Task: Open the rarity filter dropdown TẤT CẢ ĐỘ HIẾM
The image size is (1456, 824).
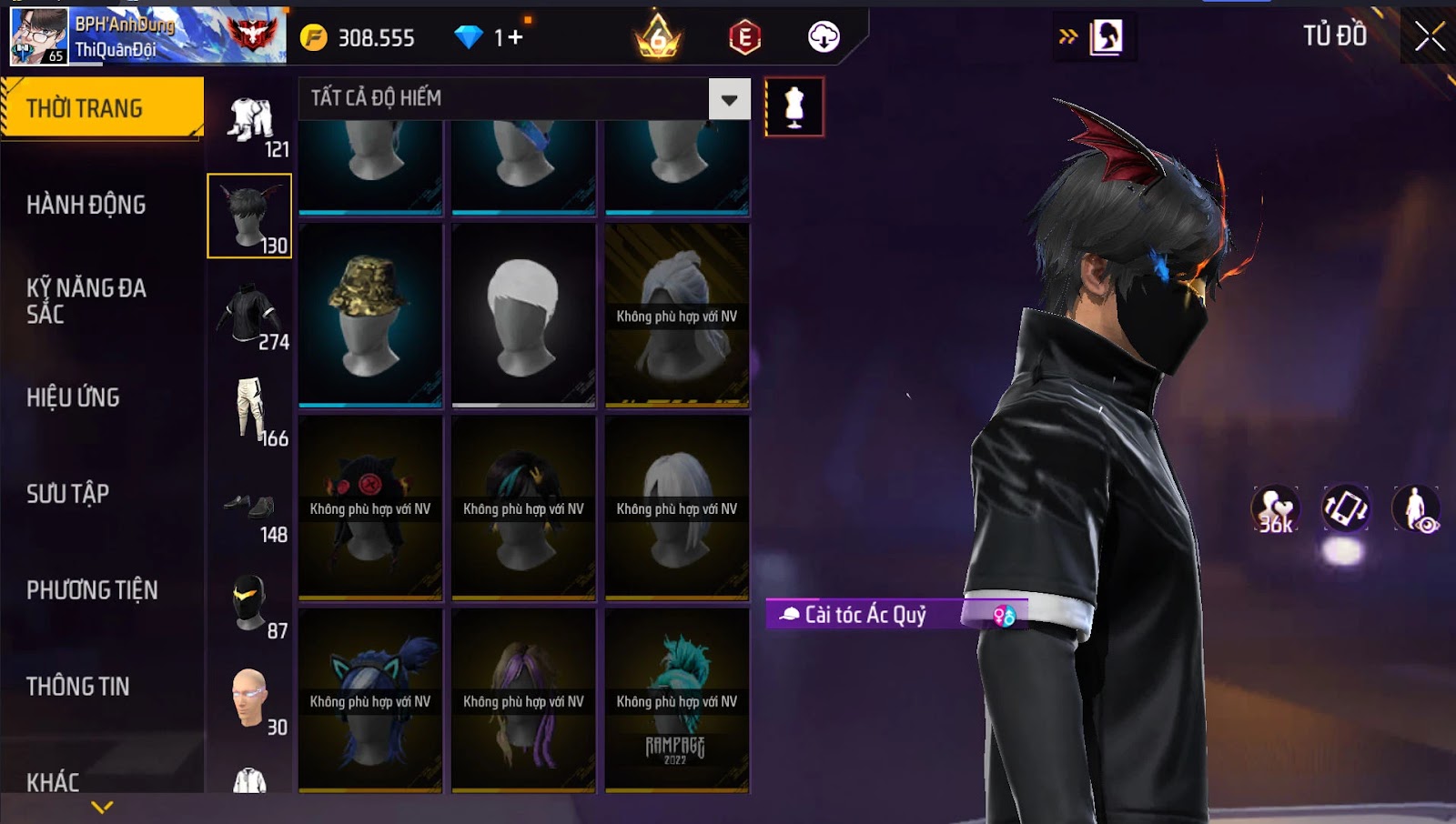Action: point(729,99)
